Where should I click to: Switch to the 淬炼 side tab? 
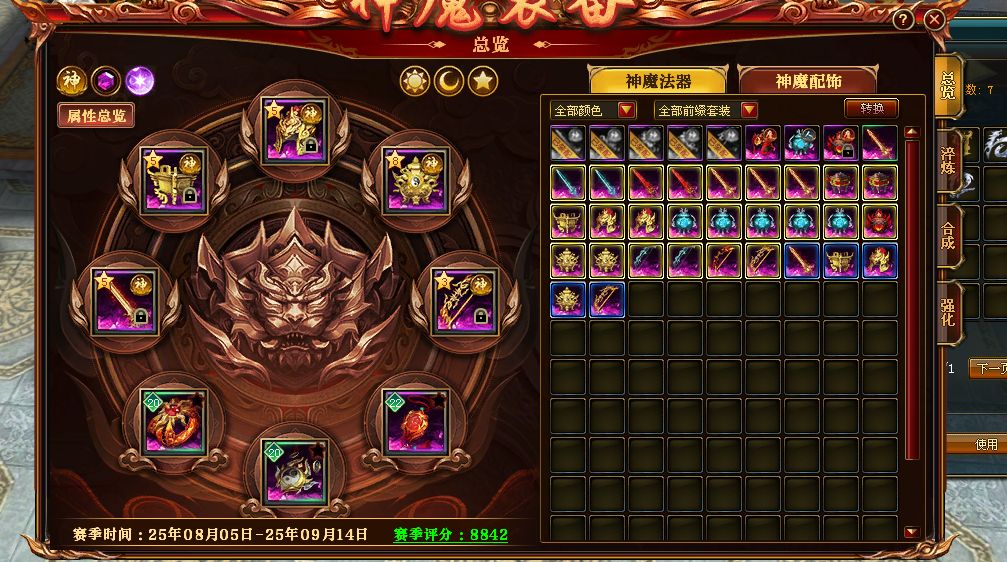tap(948, 159)
